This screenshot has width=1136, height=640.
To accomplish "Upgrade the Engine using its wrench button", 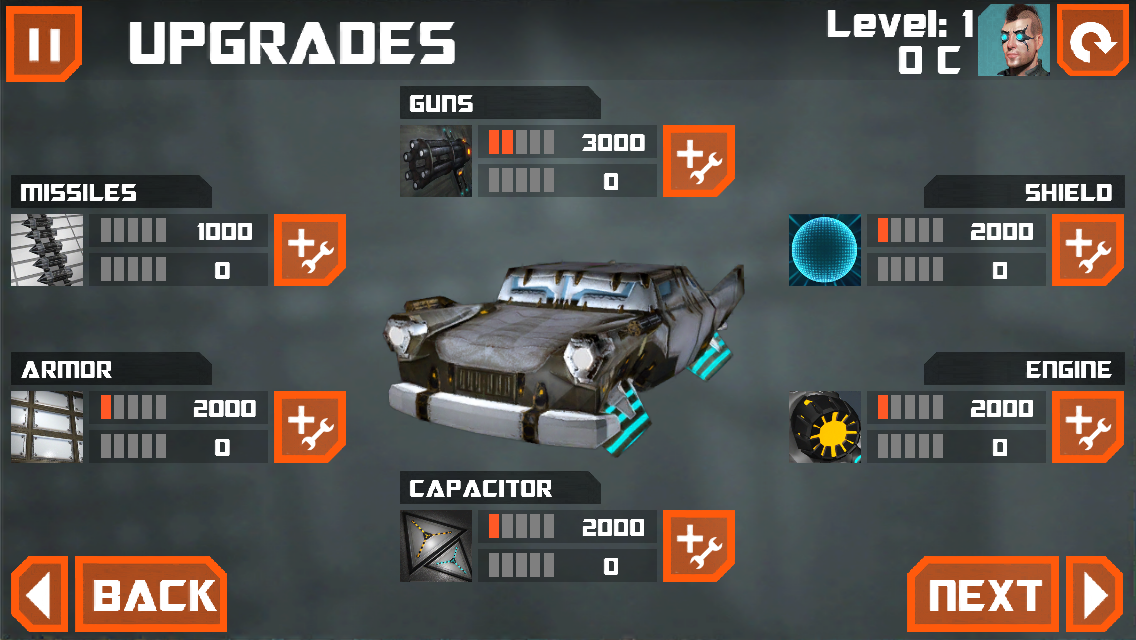I will pyautogui.click(x=1087, y=426).
